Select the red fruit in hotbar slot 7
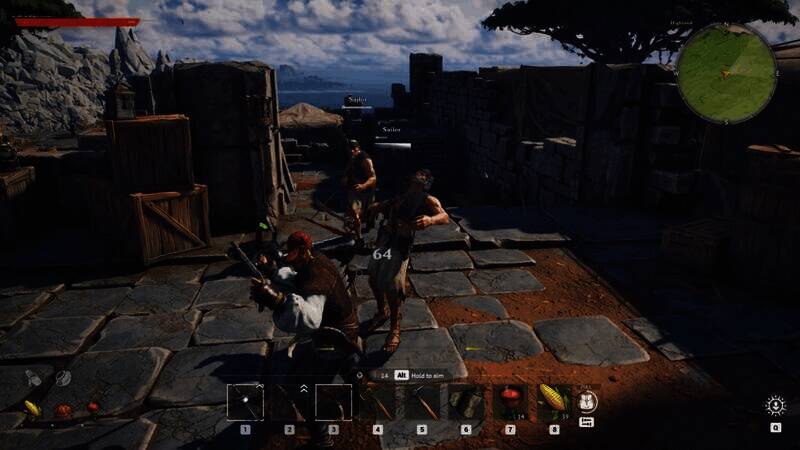This screenshot has height=450, width=800. (509, 401)
